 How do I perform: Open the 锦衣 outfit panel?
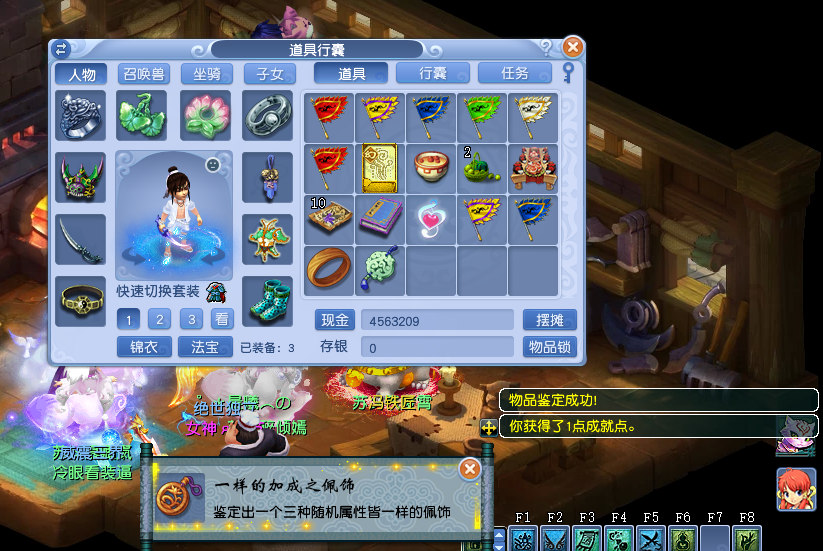pos(144,347)
